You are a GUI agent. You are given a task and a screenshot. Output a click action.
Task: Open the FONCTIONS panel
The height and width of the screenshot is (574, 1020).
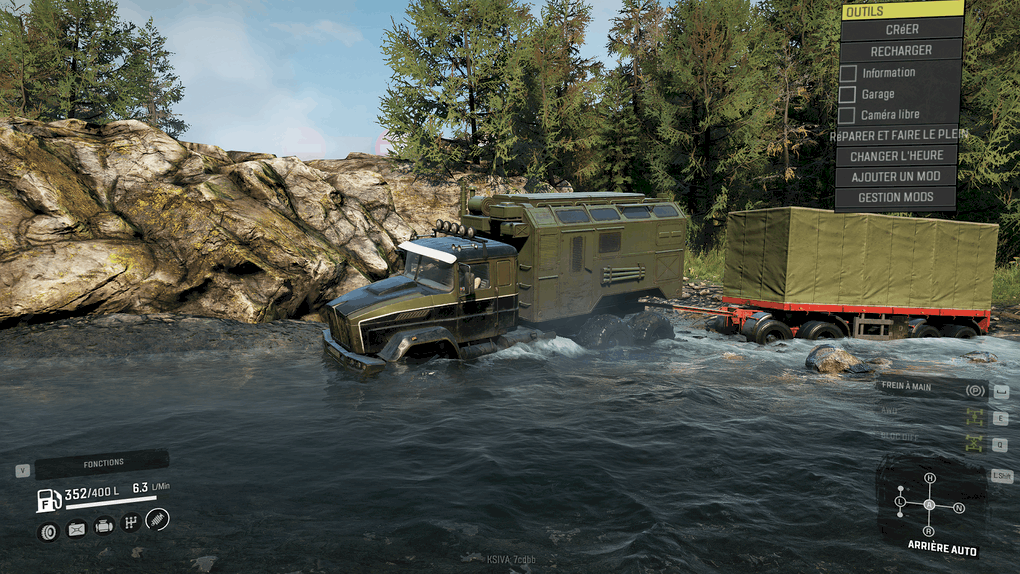[102, 463]
